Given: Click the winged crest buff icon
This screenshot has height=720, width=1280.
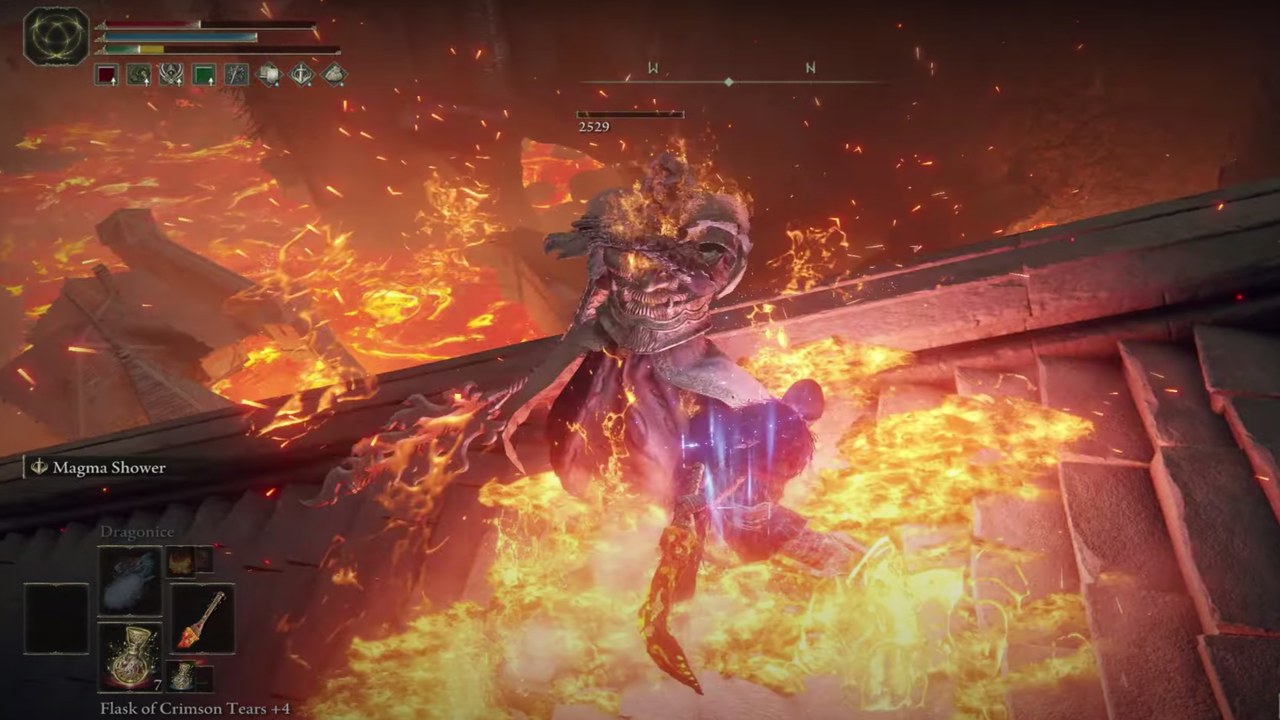Looking at the screenshot, I should pos(171,75).
